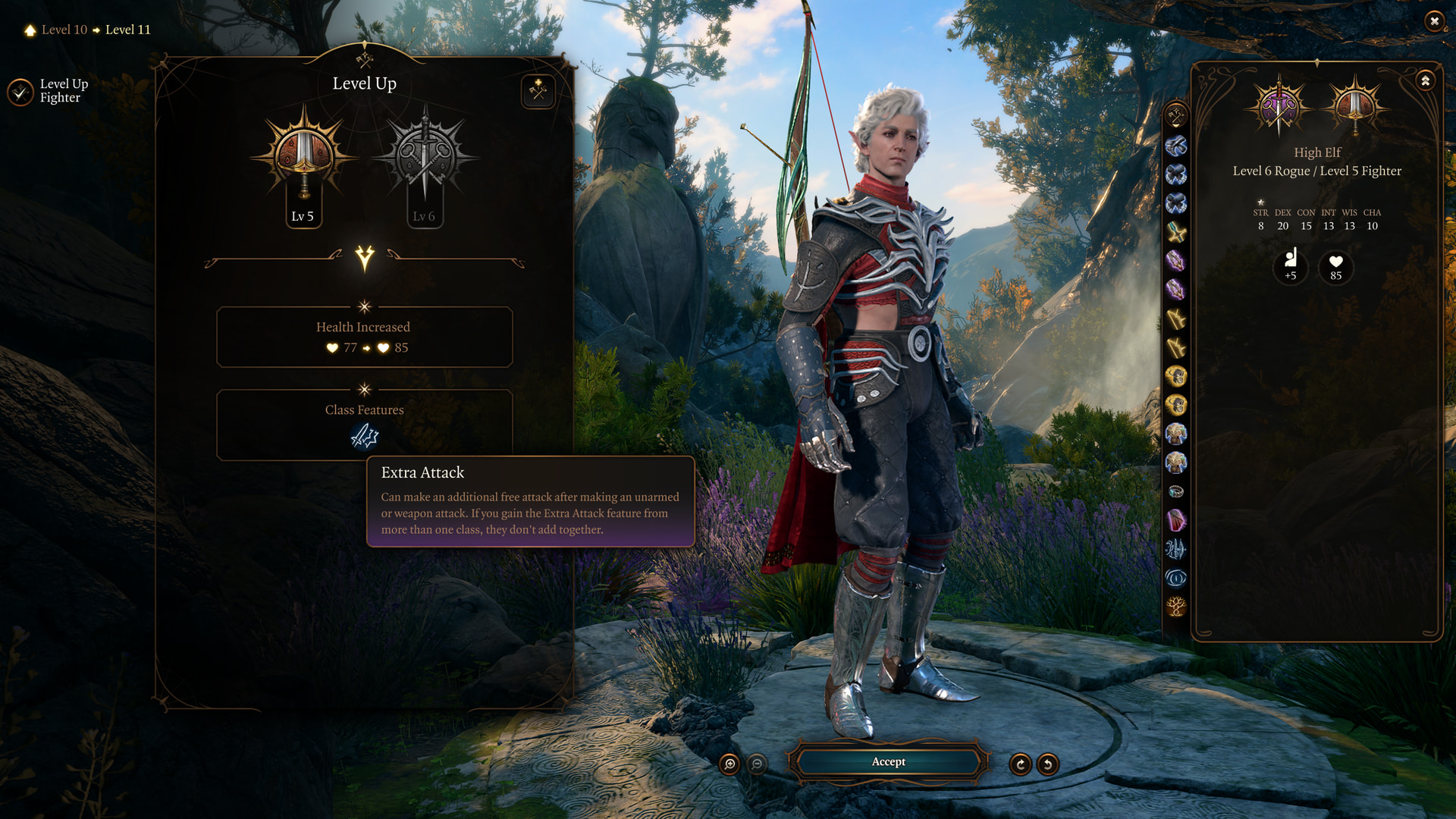Zoom out with the minus magnifier

[757, 764]
